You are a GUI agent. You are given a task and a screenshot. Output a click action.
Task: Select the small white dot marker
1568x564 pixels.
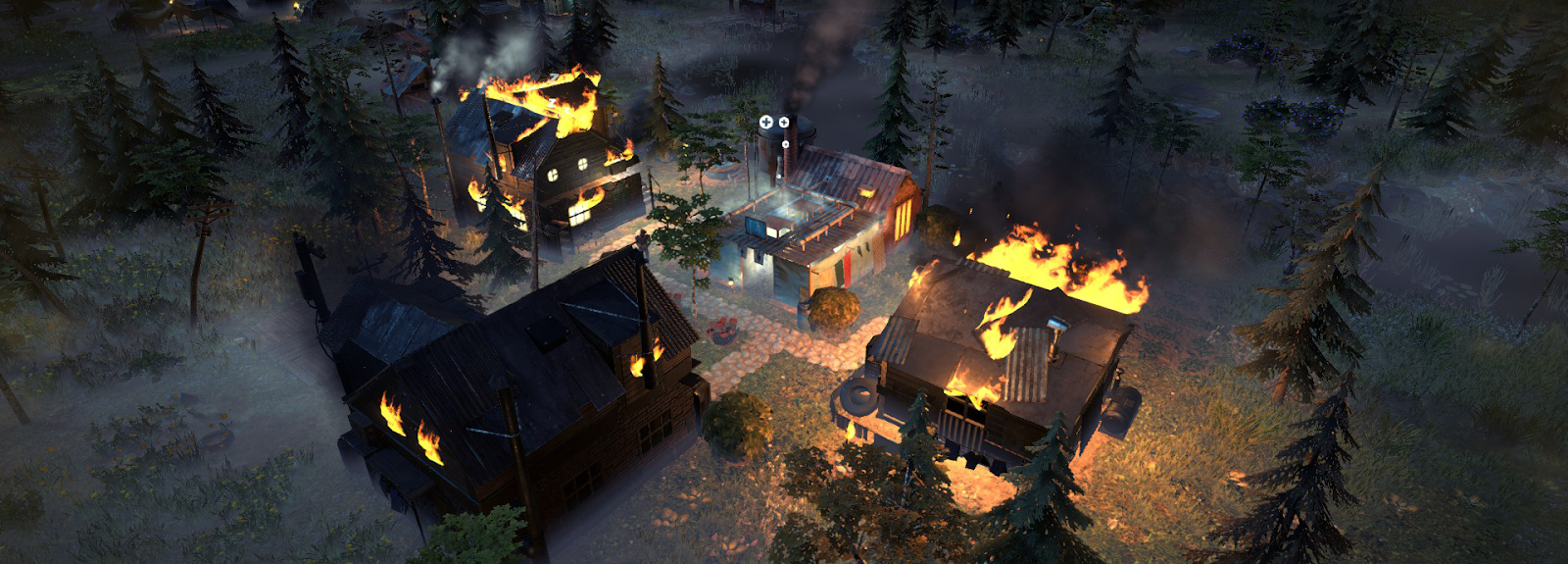click(785, 144)
